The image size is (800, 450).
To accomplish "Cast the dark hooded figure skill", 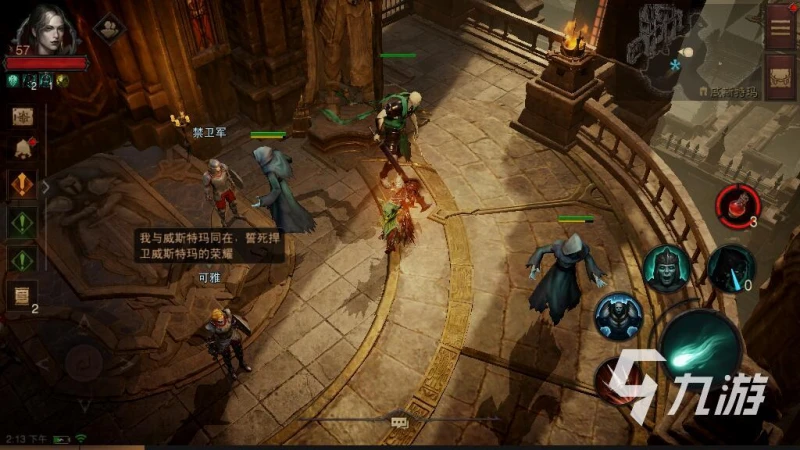I will (730, 268).
